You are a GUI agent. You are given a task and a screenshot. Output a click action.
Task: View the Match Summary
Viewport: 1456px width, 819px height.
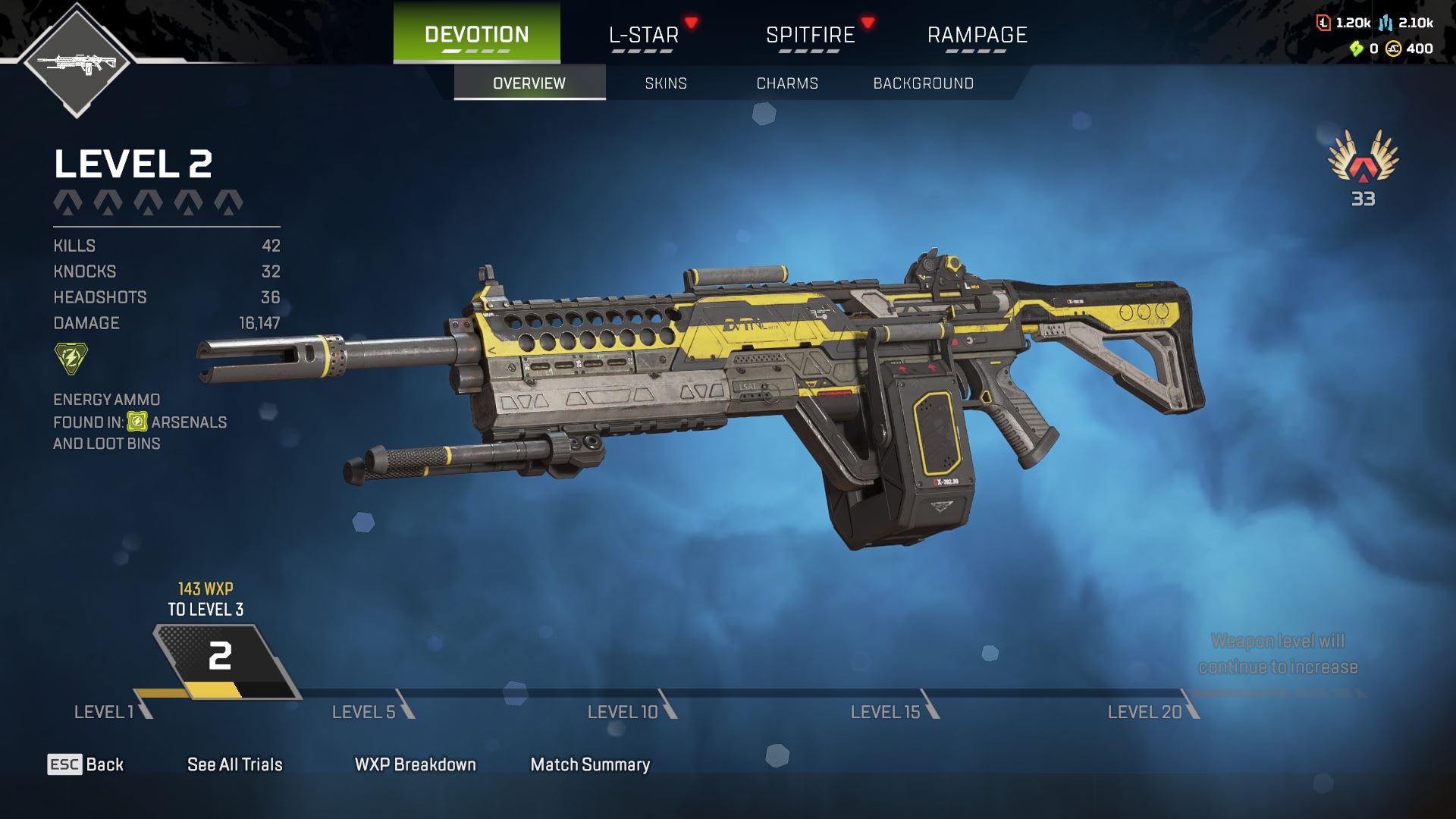tap(590, 764)
